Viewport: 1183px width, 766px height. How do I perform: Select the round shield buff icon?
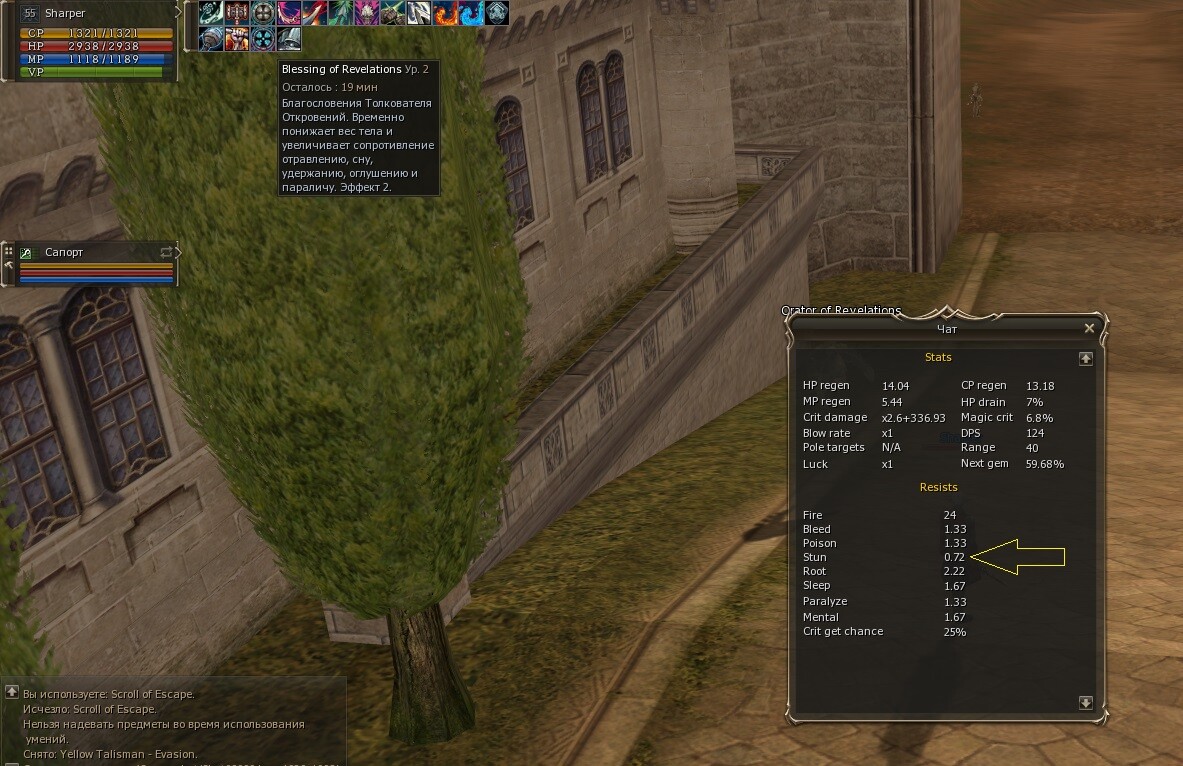click(263, 13)
